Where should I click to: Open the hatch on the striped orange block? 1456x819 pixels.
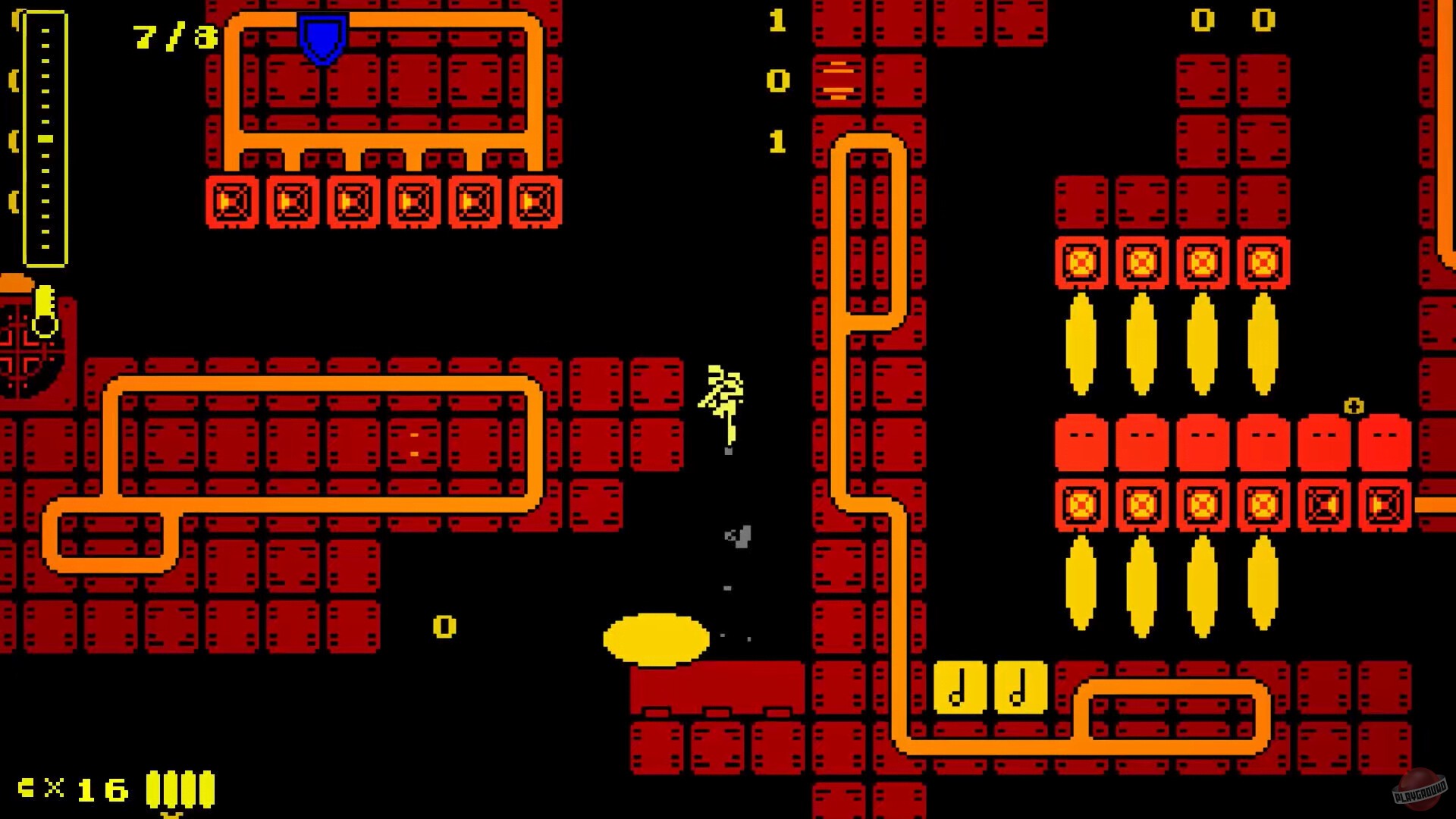pos(840,80)
